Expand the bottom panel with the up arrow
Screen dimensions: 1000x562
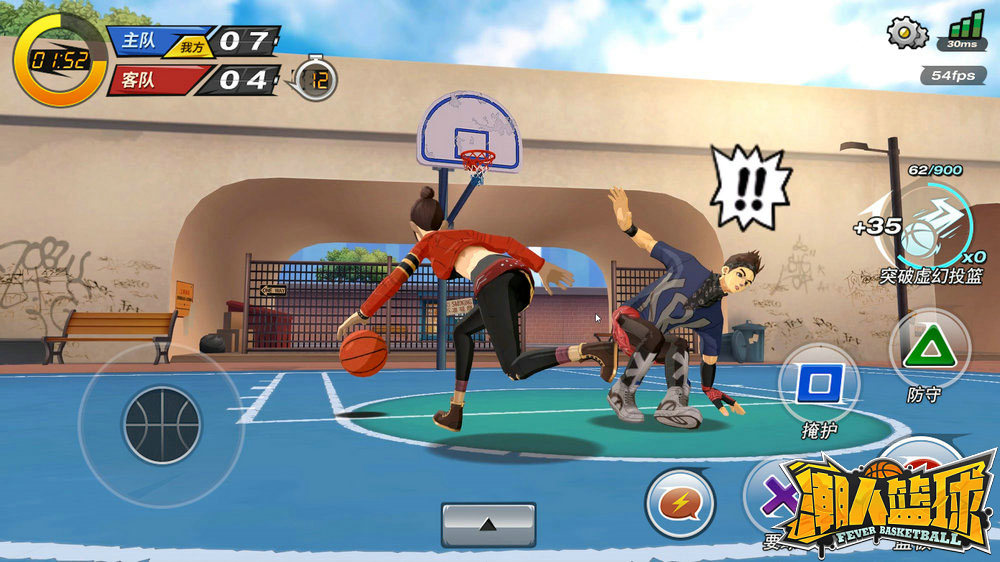click(488, 524)
